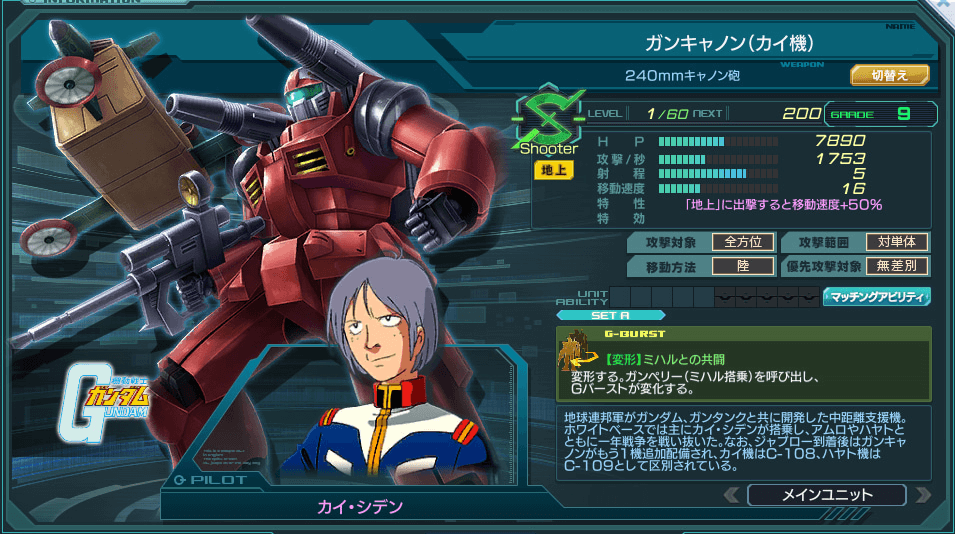Go to the next unit with right arrow

pyautogui.click(x=922, y=495)
